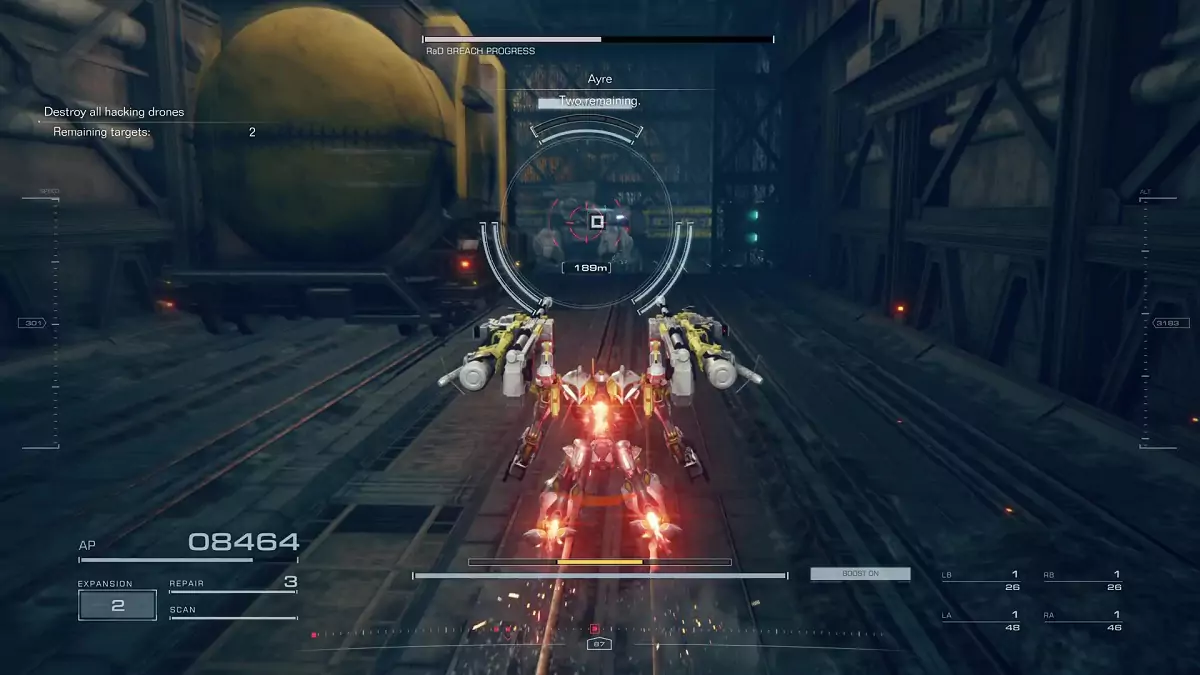Select the LB weapon slot
Image resolution: width=1200 pixels, height=675 pixels.
pos(980,581)
